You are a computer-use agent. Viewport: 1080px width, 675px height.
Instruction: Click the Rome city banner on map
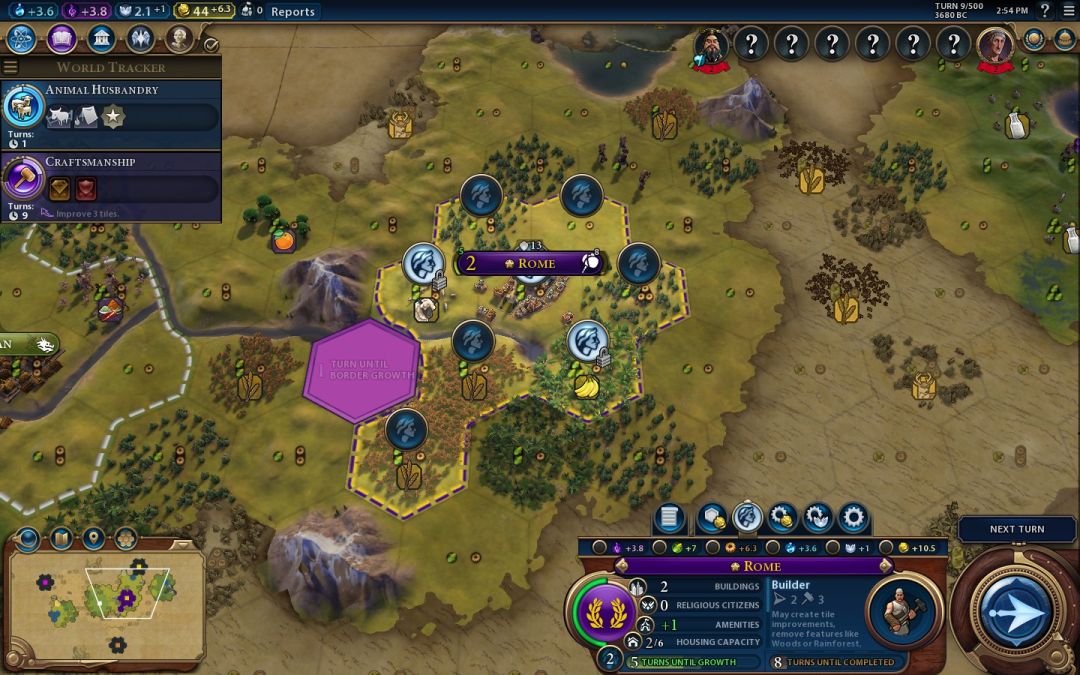[x=530, y=263]
